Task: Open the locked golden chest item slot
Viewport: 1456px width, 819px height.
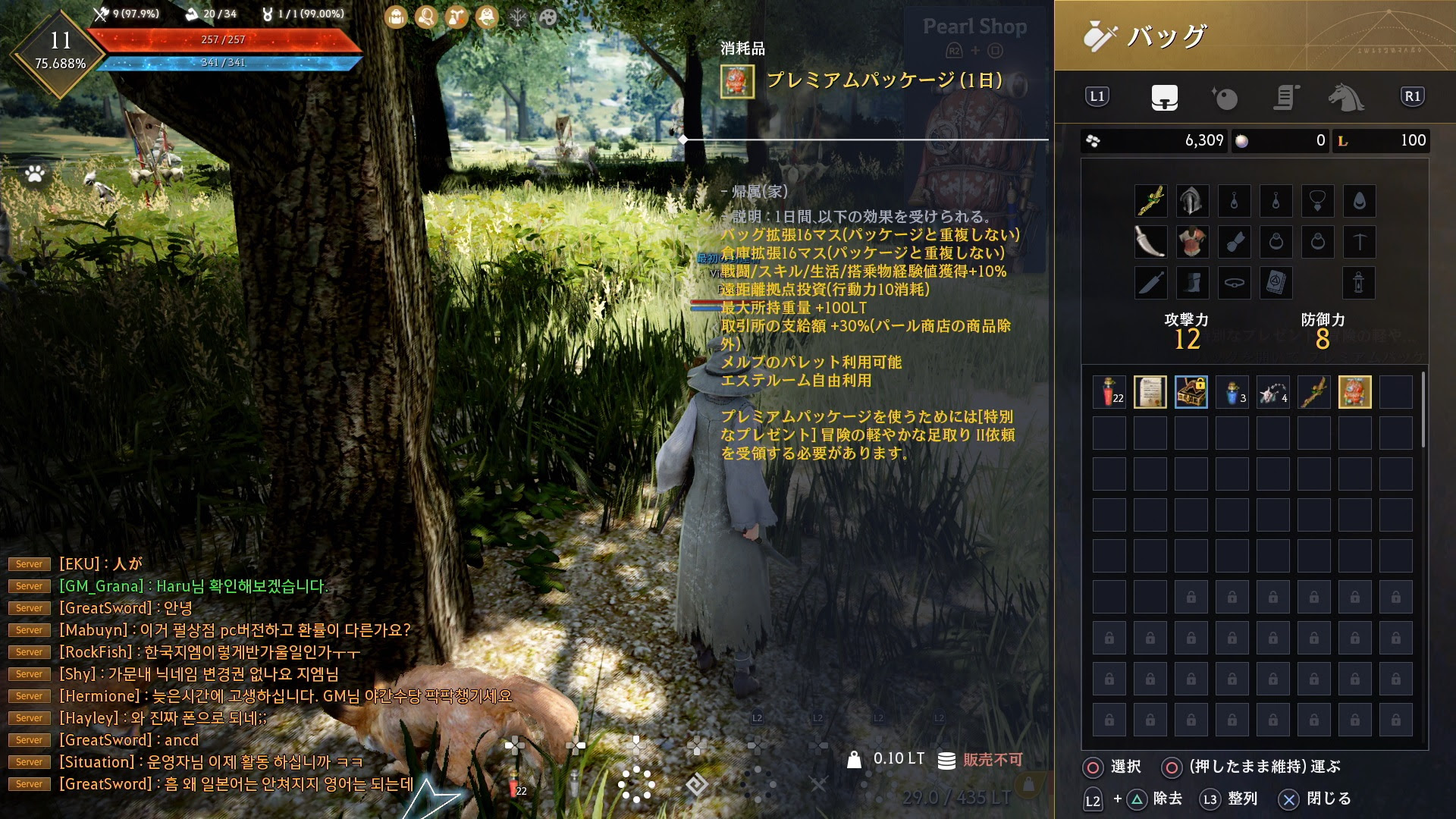Action: pyautogui.click(x=1191, y=393)
